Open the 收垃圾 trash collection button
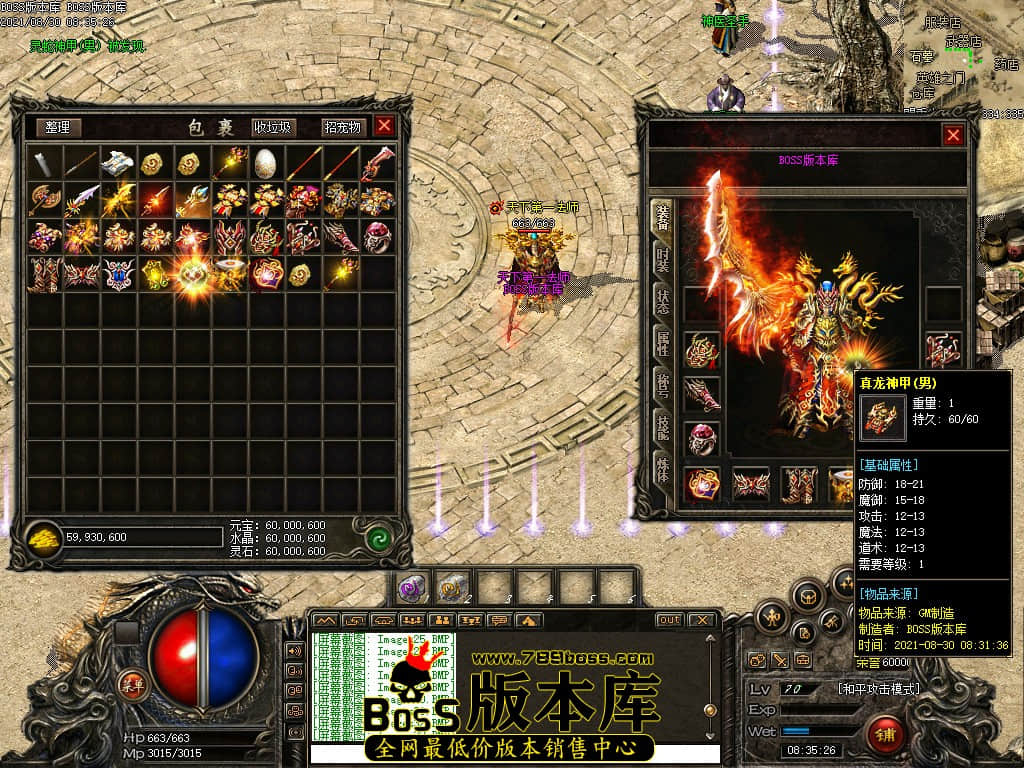 tap(272, 127)
